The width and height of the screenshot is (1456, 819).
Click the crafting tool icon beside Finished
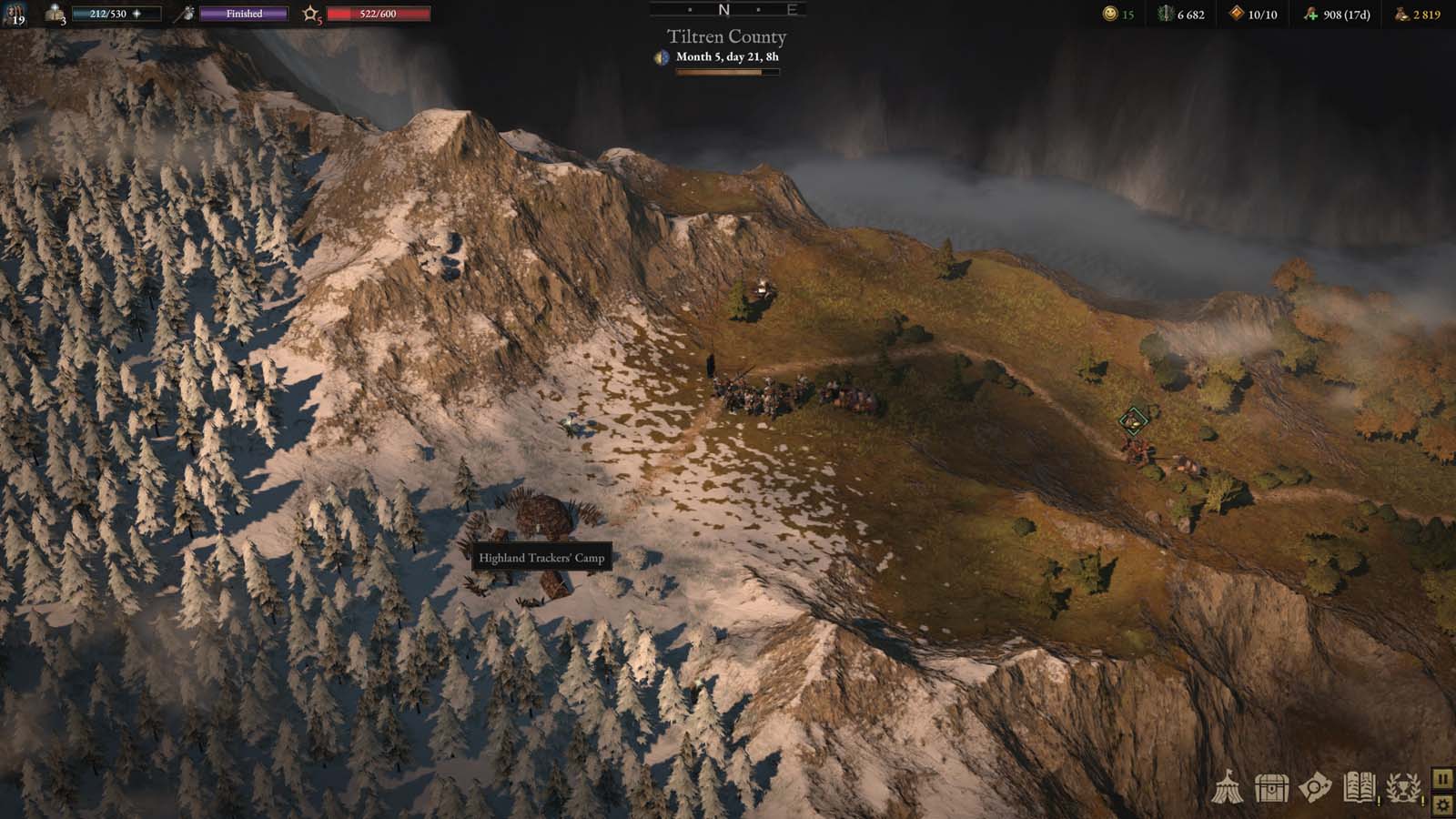pyautogui.click(x=186, y=14)
